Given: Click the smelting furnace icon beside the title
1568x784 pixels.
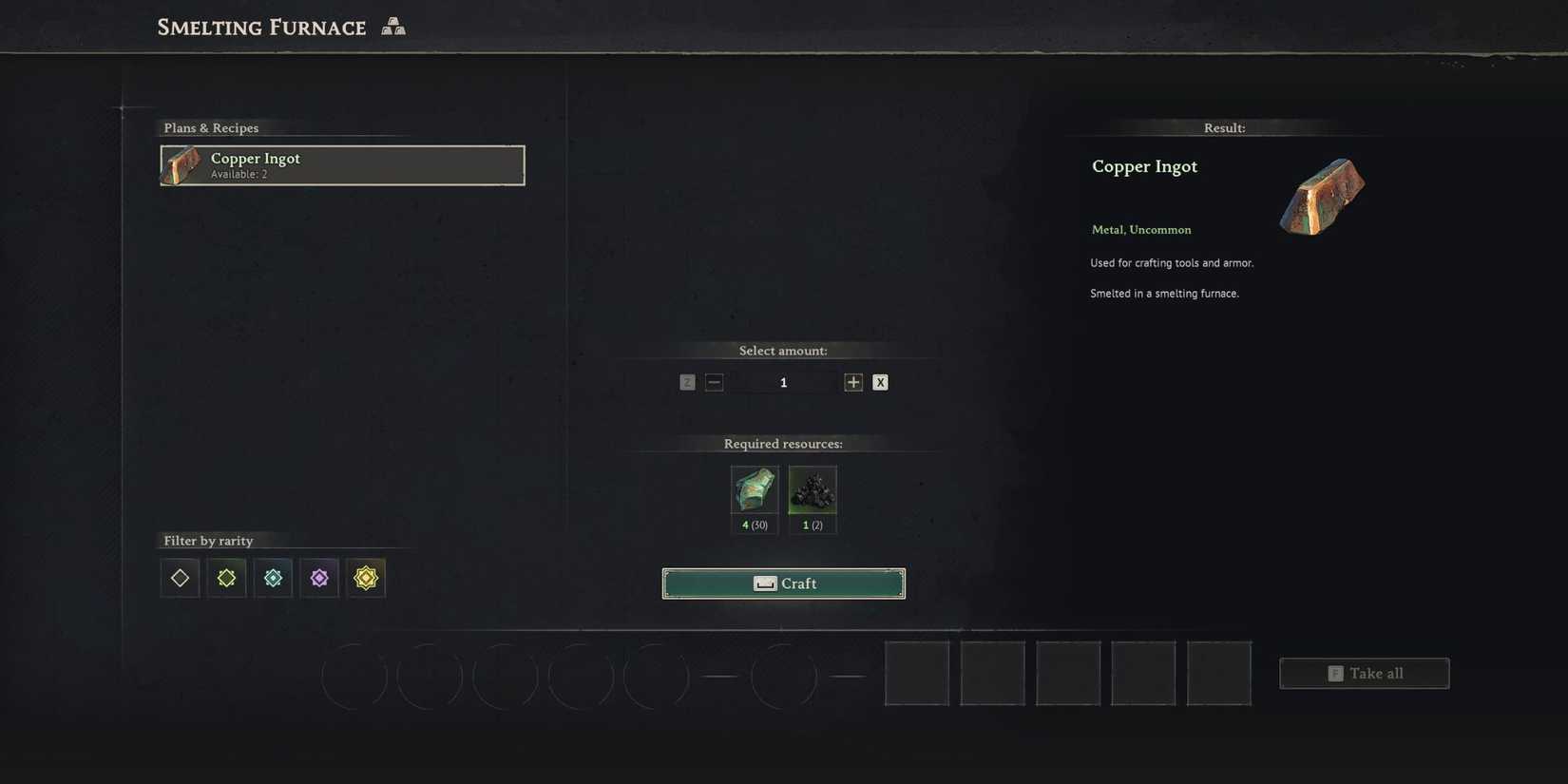Looking at the screenshot, I should pos(392,26).
